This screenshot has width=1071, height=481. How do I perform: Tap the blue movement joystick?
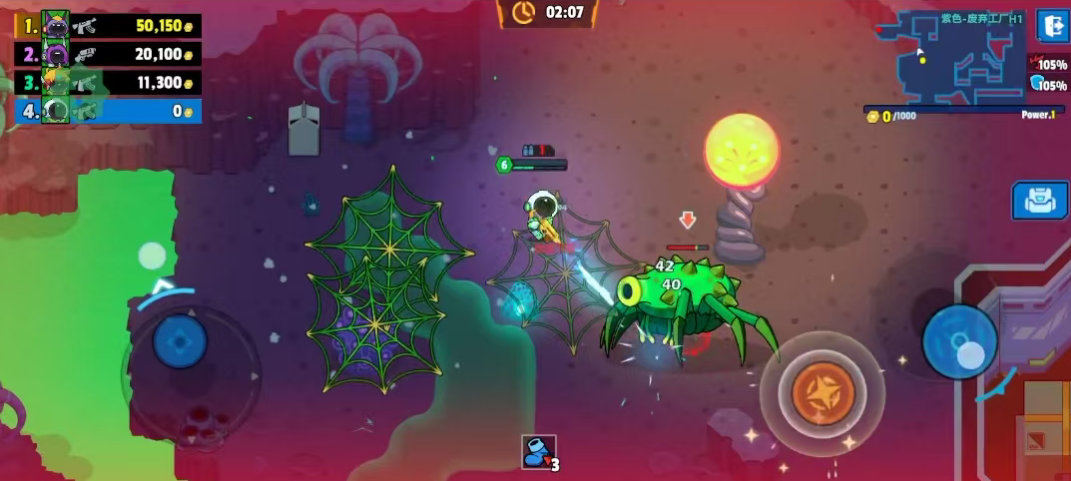click(x=180, y=343)
